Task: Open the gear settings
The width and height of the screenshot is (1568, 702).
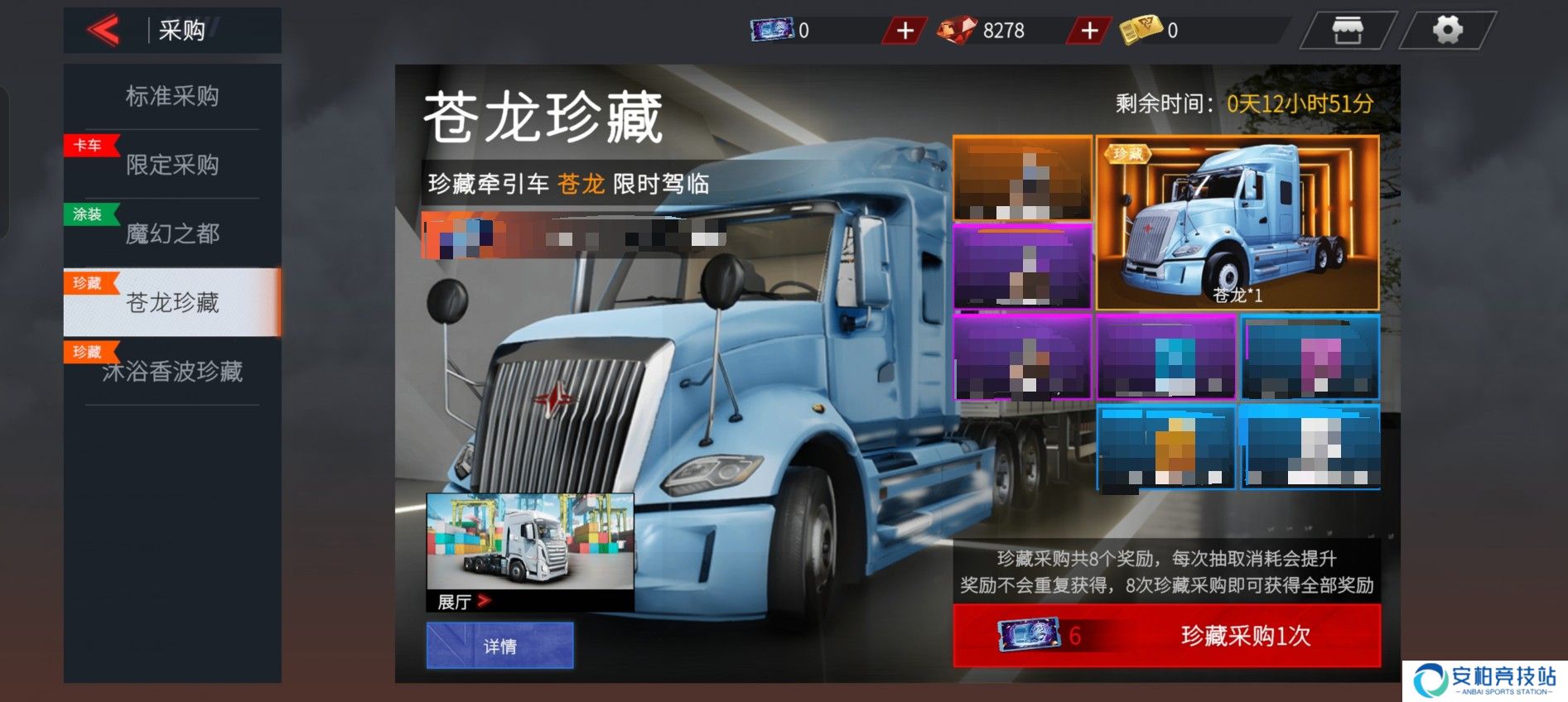Action: coord(1447,31)
